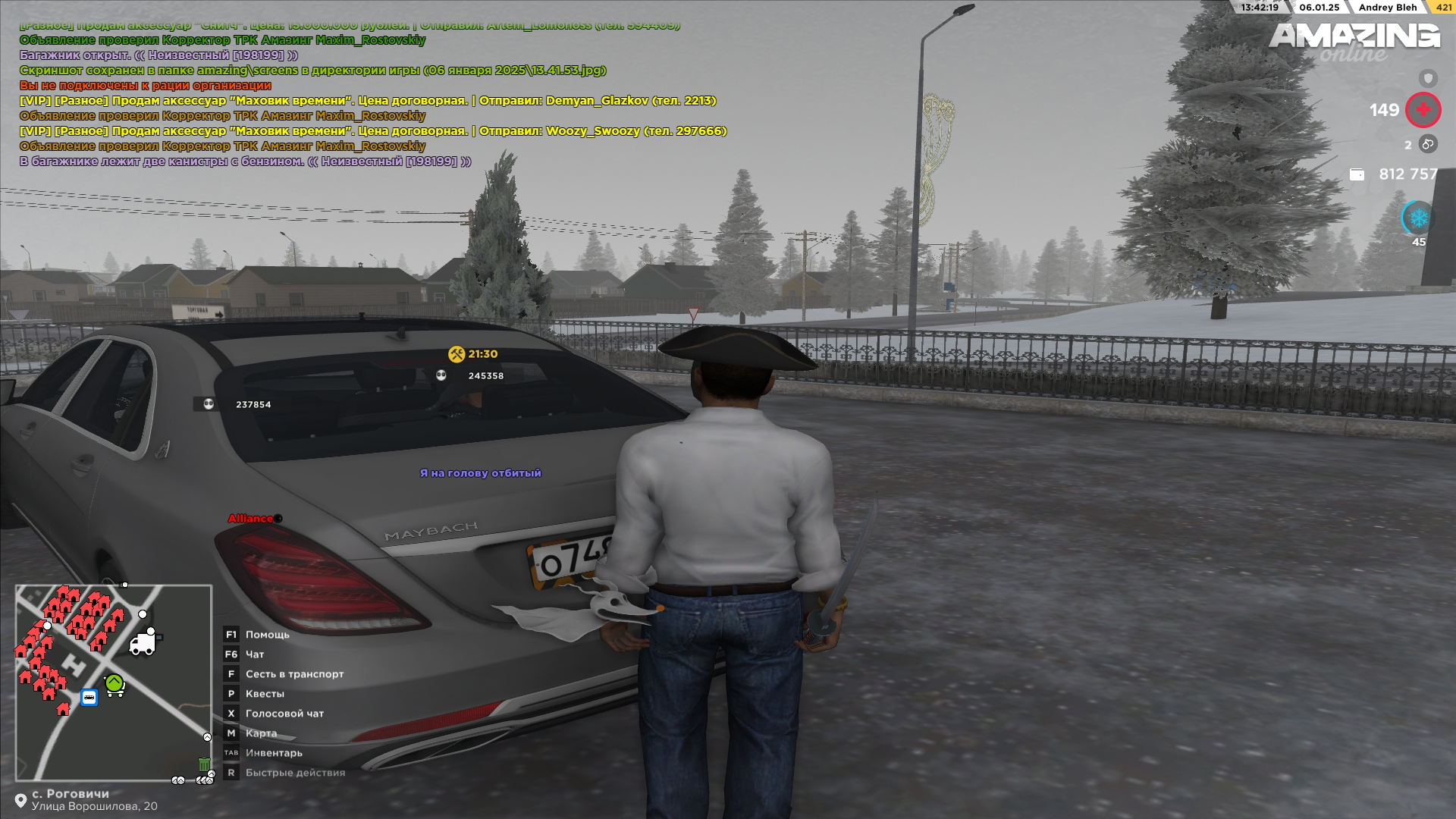Screen dimensions: 1456x819
Task: Click the location pin beside с. Роговичи
Action: [20, 801]
